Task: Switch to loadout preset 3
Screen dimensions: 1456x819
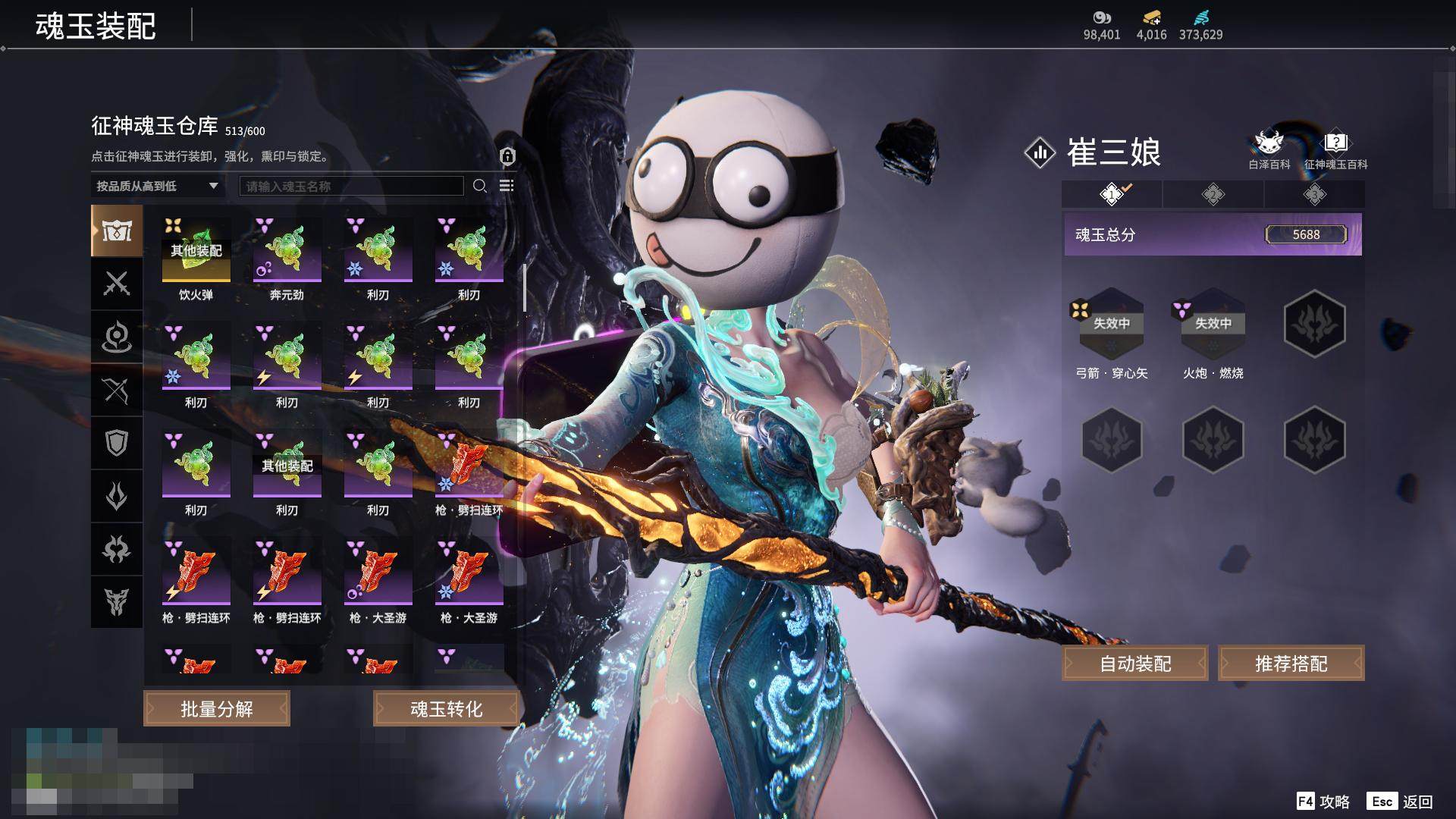Action: tap(1314, 194)
